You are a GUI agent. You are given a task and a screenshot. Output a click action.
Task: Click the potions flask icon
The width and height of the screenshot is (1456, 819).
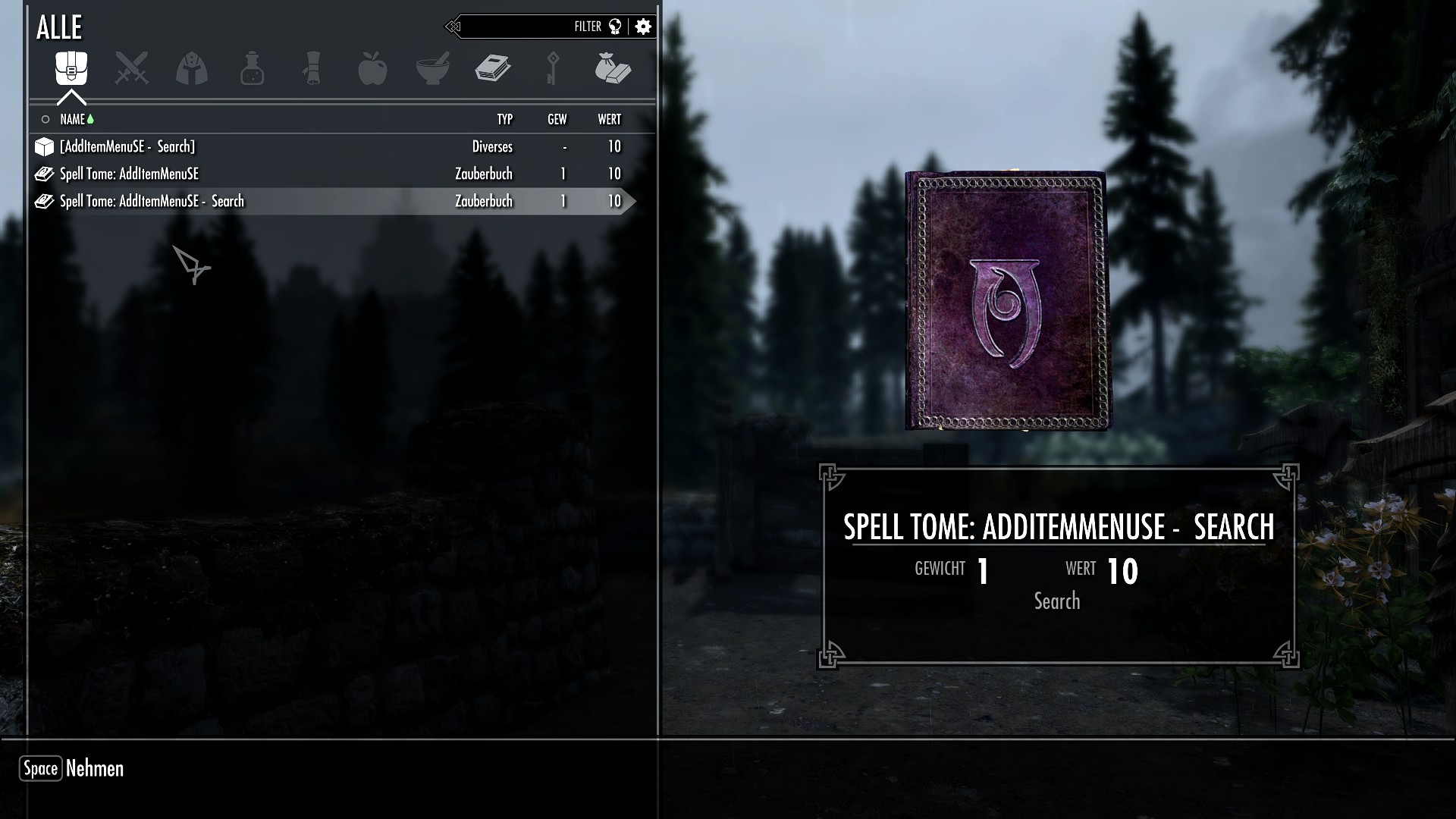(x=252, y=68)
